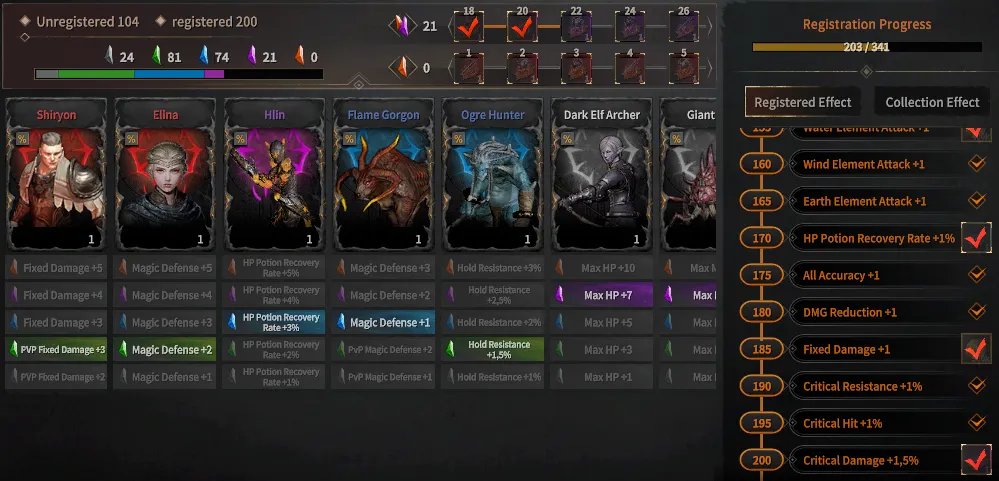Toggle the Fixed Damage +1 registration checkbox
Image resolution: width=999 pixels, height=481 pixels.
975,349
